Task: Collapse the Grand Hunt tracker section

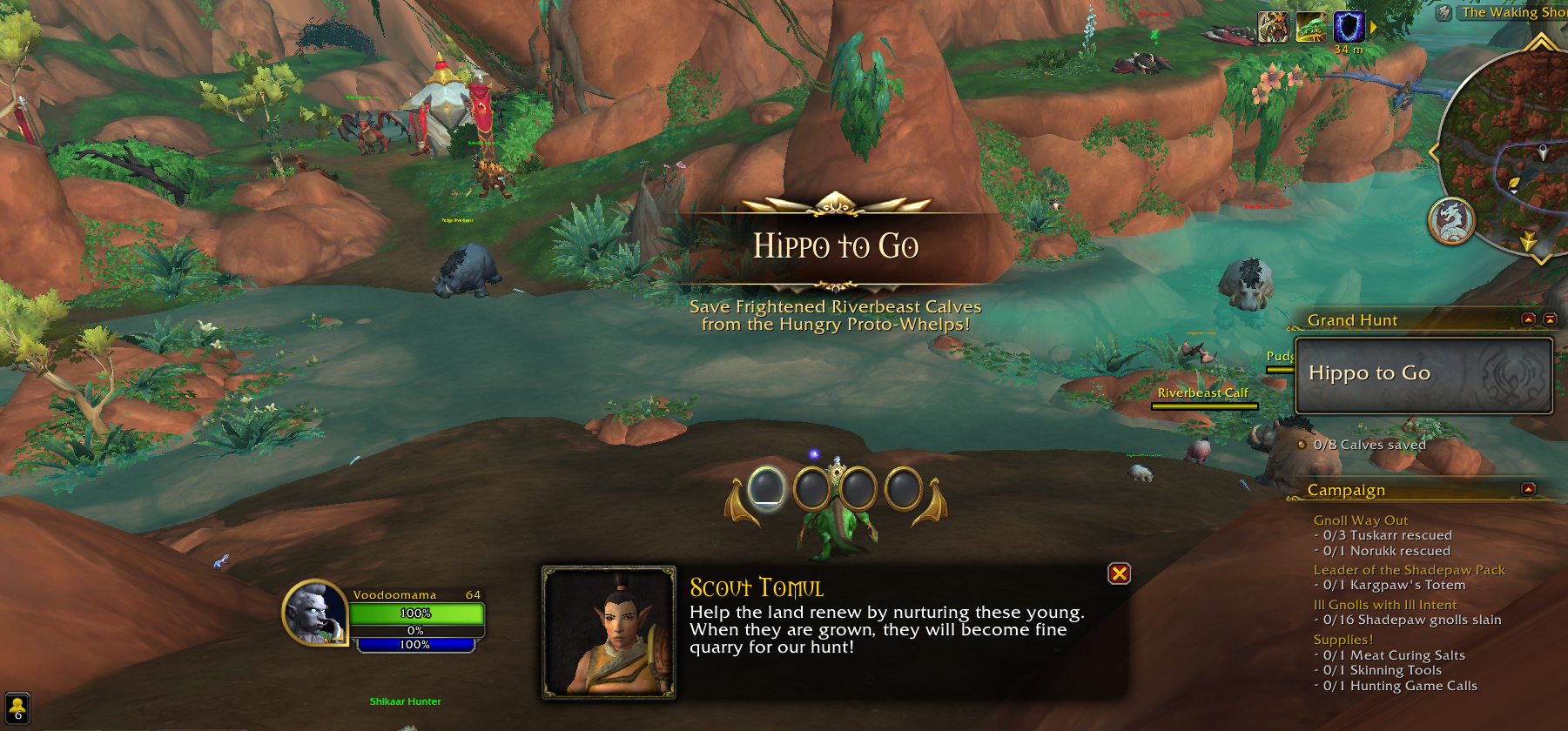Action: (1530, 319)
